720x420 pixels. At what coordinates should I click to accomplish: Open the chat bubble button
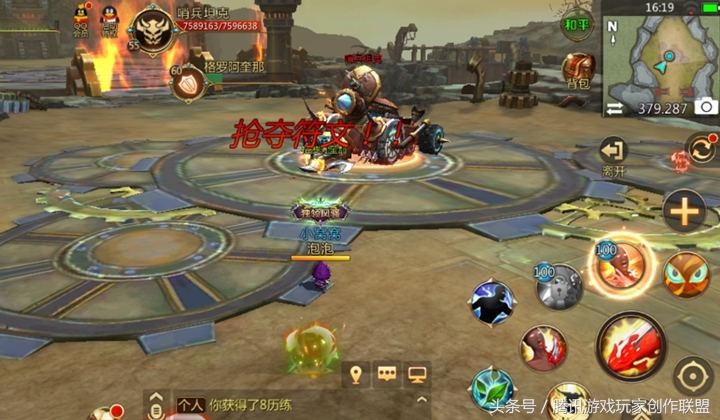tap(385, 375)
